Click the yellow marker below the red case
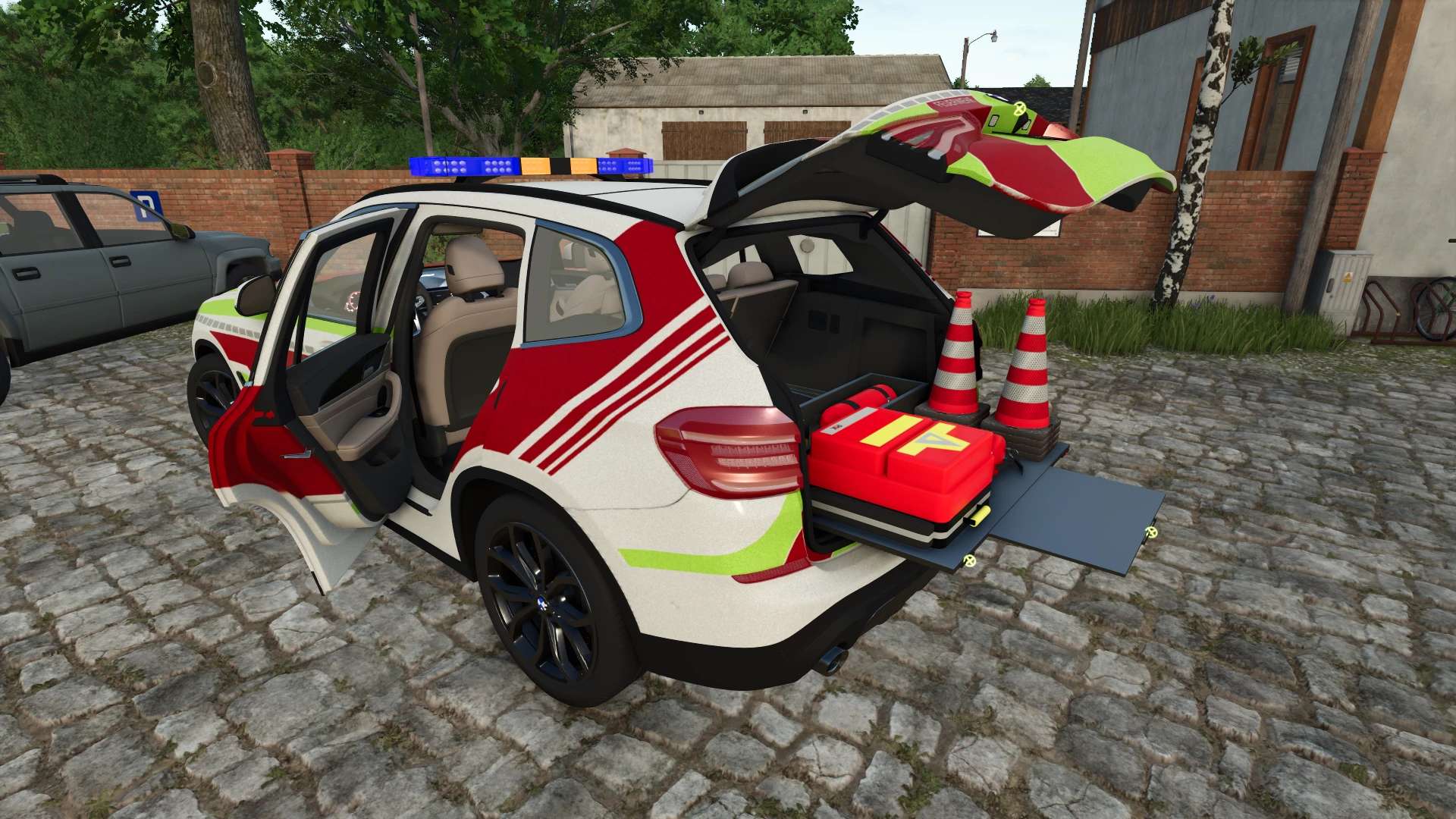 point(968,560)
